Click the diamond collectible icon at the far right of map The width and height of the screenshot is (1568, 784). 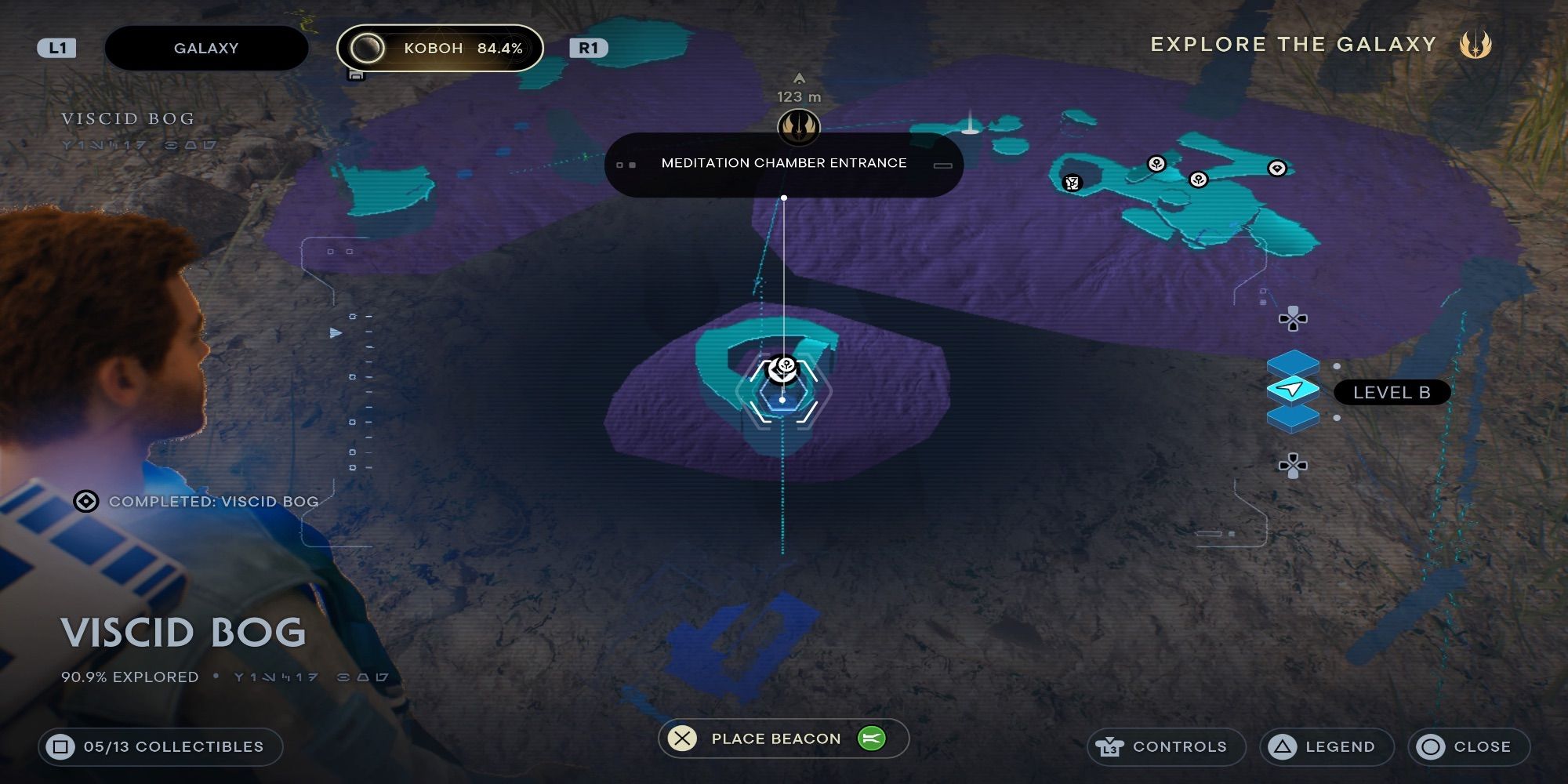pyautogui.click(x=1277, y=168)
